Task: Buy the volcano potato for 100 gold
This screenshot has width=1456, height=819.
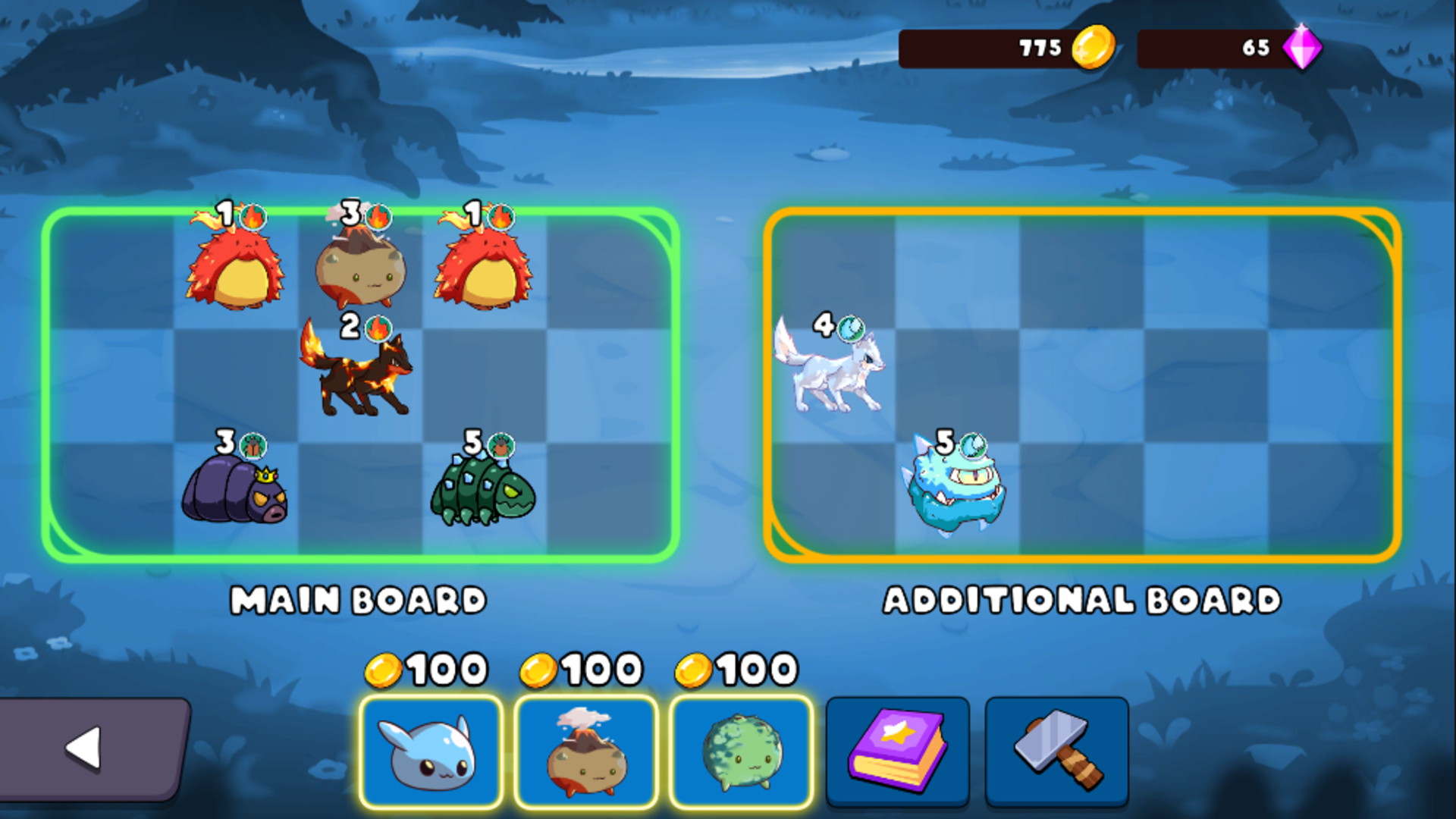Action: pyautogui.click(x=585, y=751)
